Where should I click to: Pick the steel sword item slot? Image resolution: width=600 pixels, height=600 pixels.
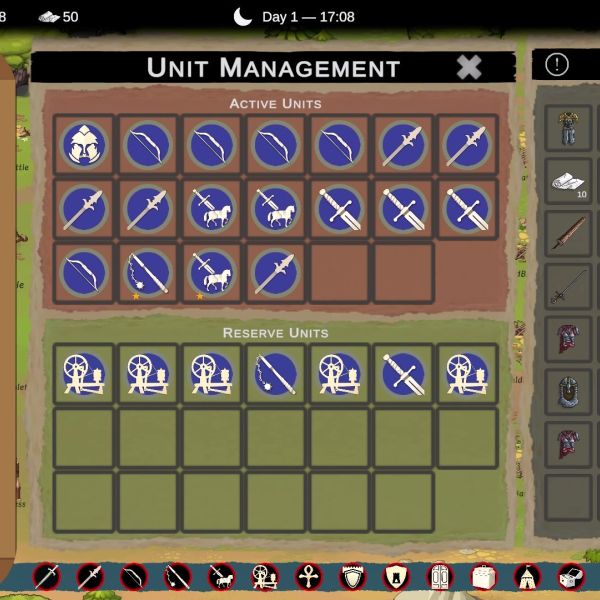(568, 287)
